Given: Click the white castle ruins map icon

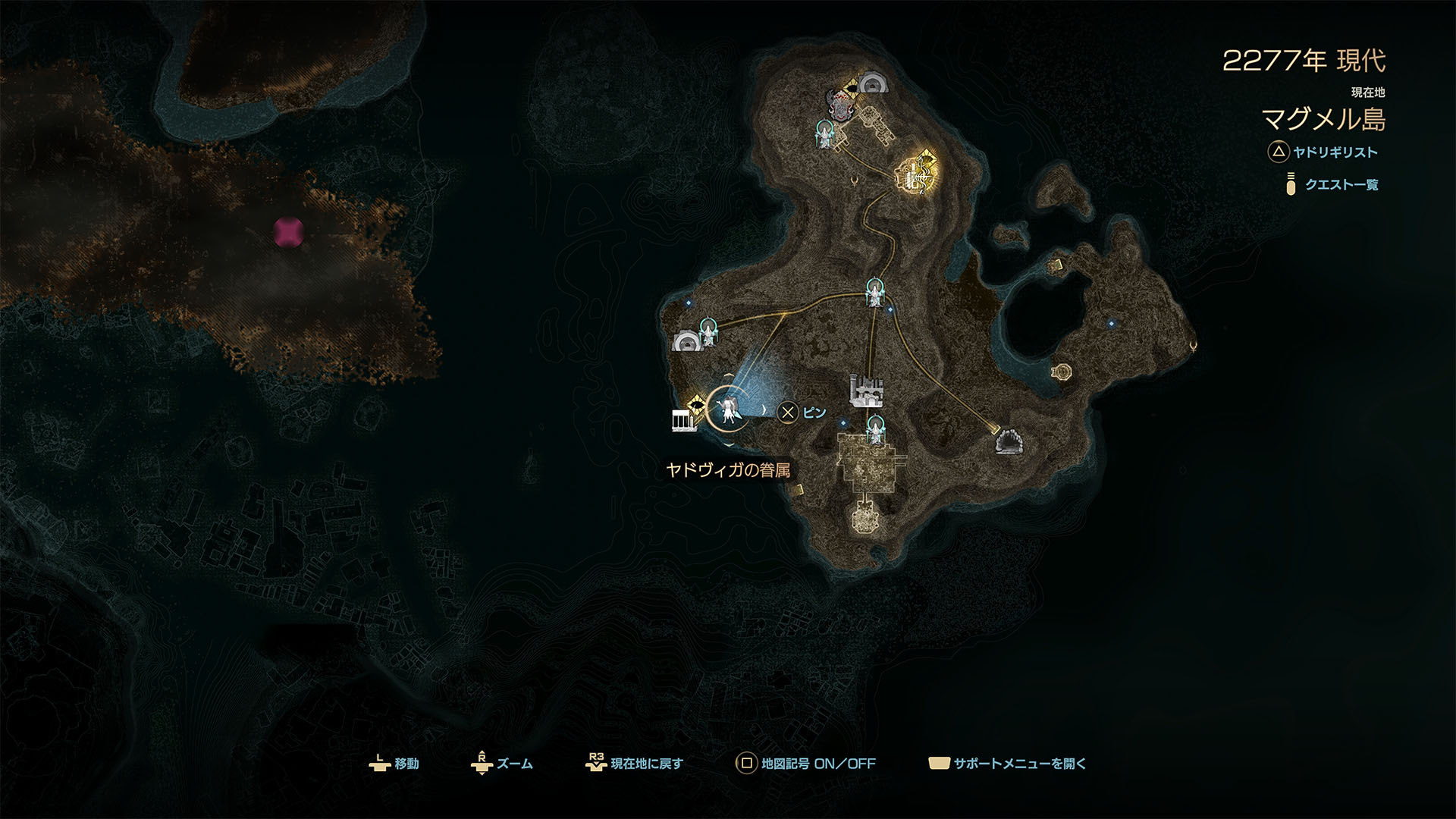Looking at the screenshot, I should [867, 391].
